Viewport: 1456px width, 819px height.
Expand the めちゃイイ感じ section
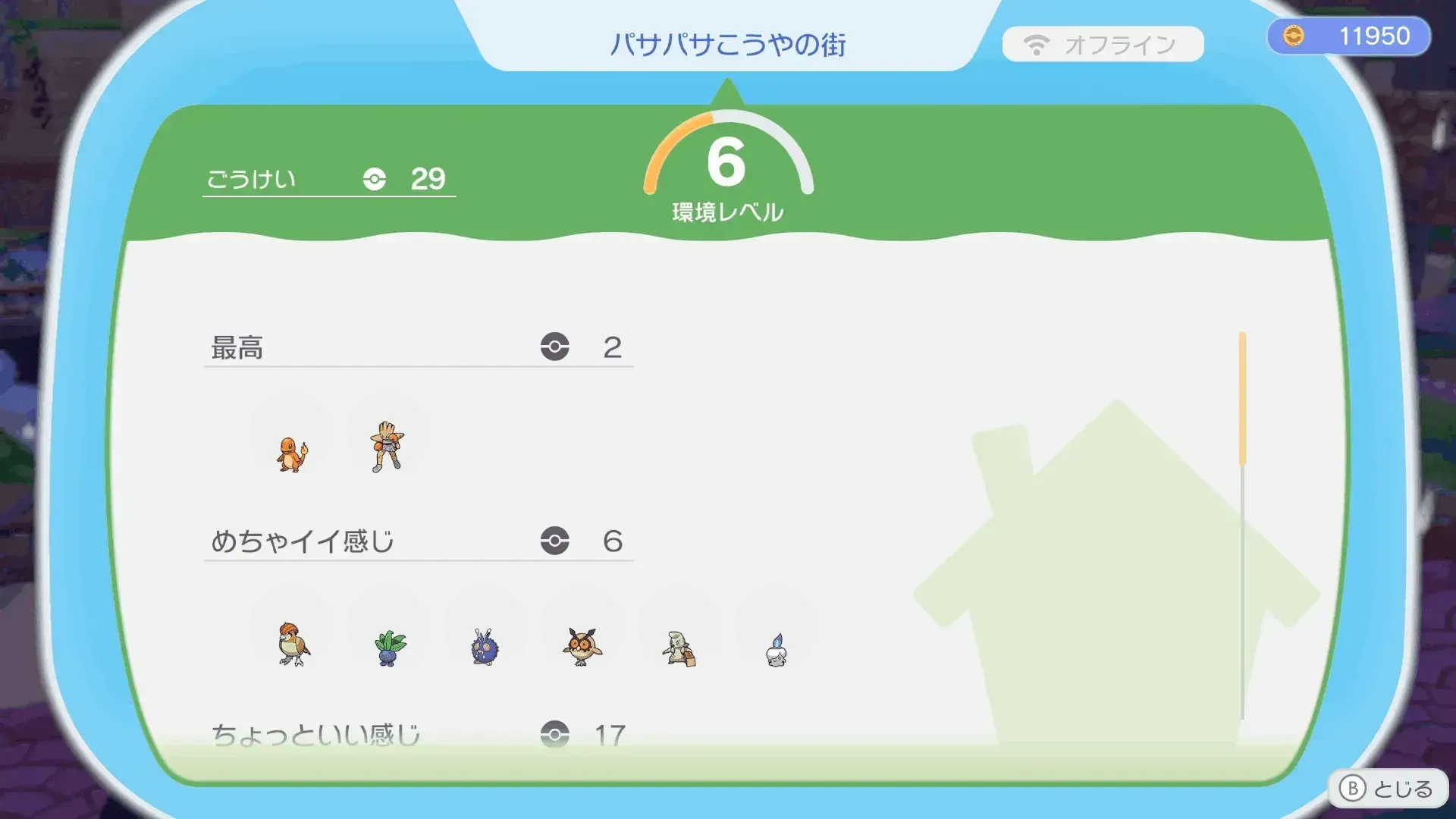click(417, 542)
